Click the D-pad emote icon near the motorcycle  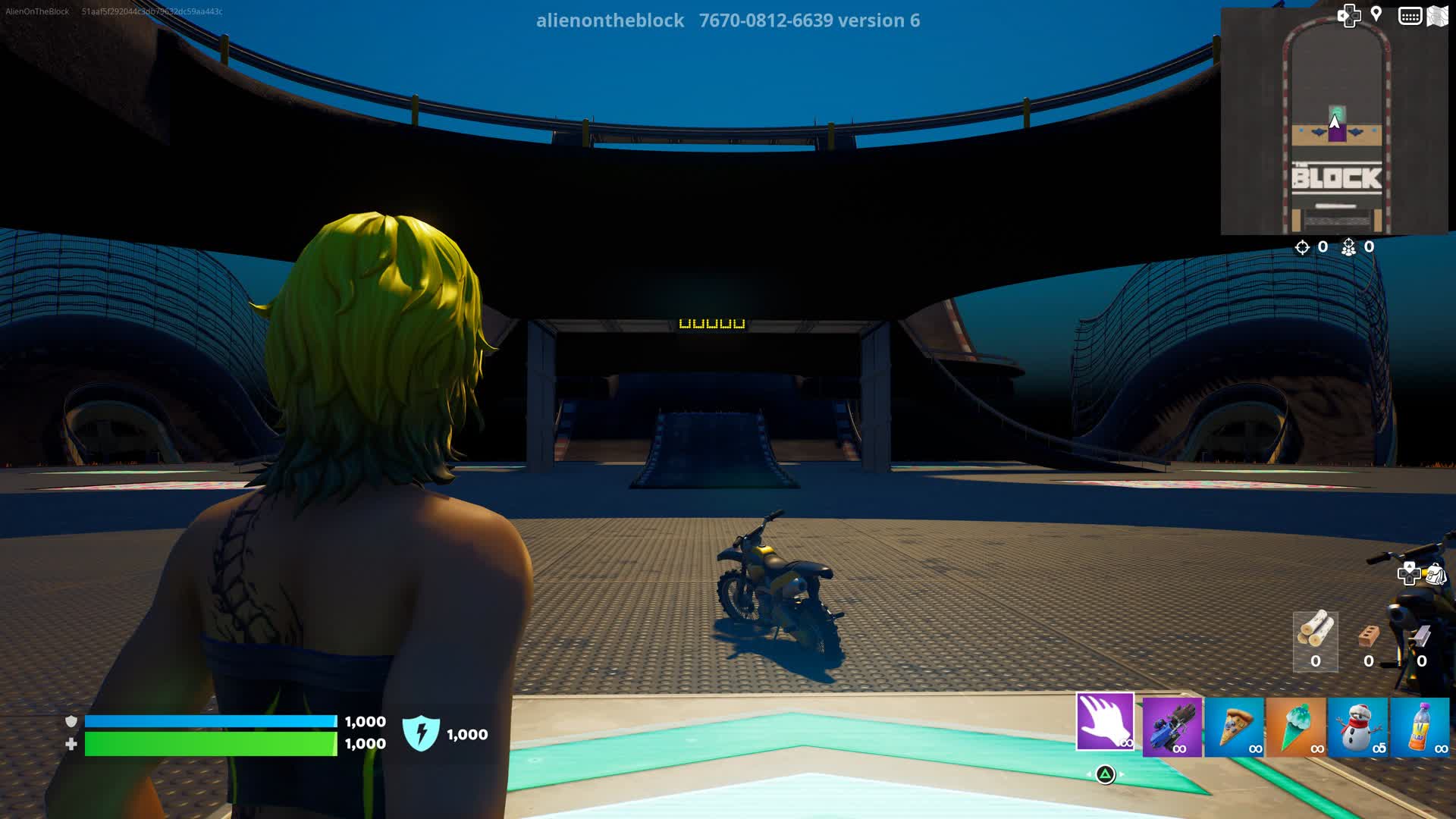[1409, 571]
